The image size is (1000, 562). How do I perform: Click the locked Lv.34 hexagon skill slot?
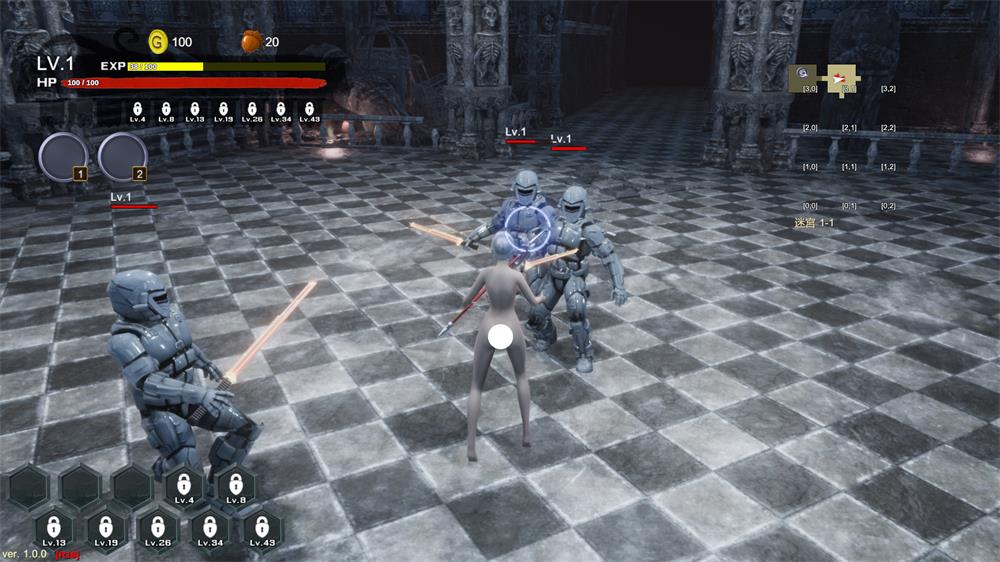pos(210,529)
